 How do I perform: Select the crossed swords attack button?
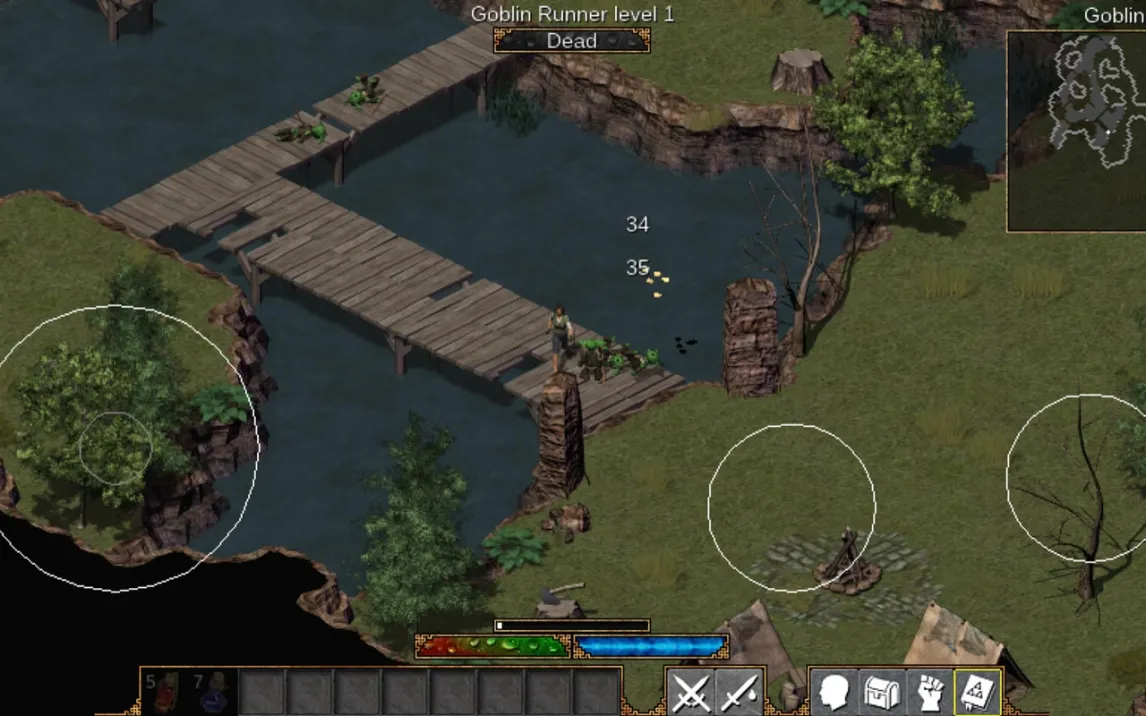[x=691, y=692]
